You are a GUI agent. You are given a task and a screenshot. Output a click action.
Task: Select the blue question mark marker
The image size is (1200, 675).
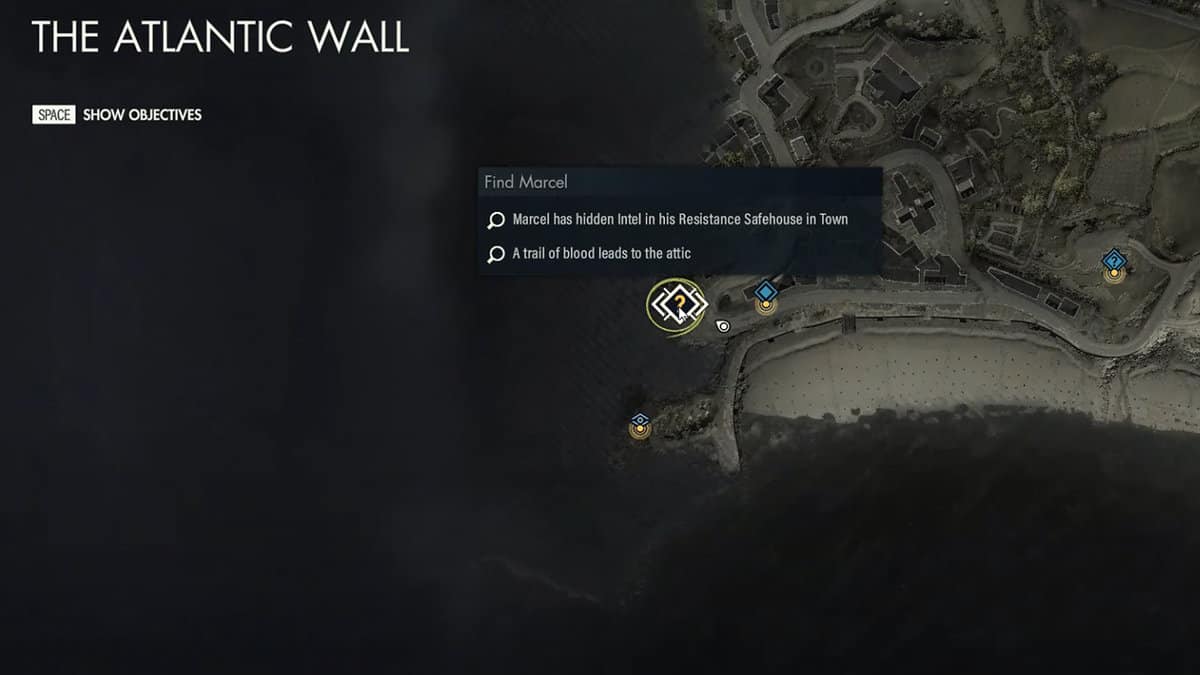[x=1114, y=264]
